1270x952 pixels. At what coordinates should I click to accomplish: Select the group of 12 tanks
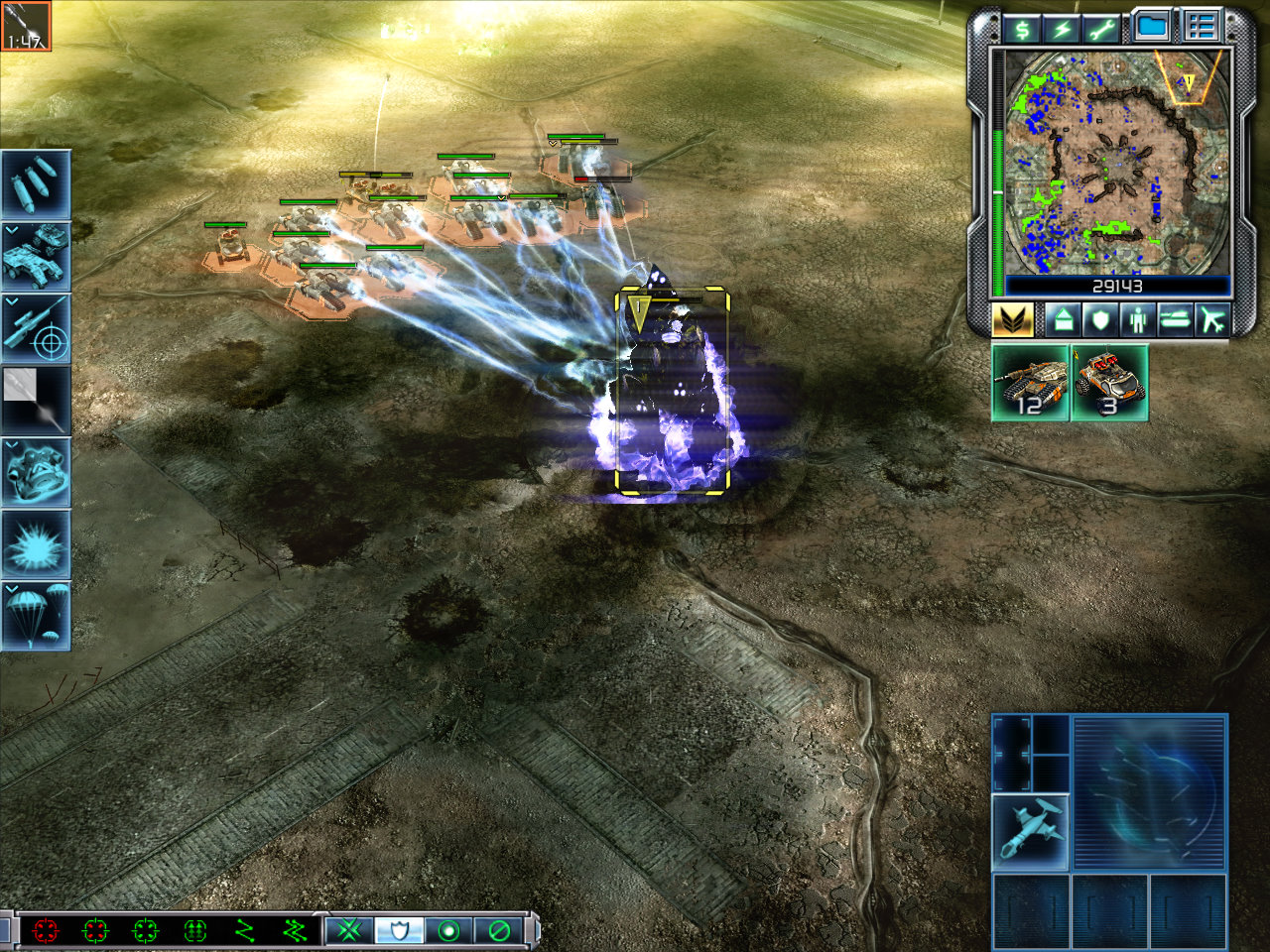pos(1031,383)
